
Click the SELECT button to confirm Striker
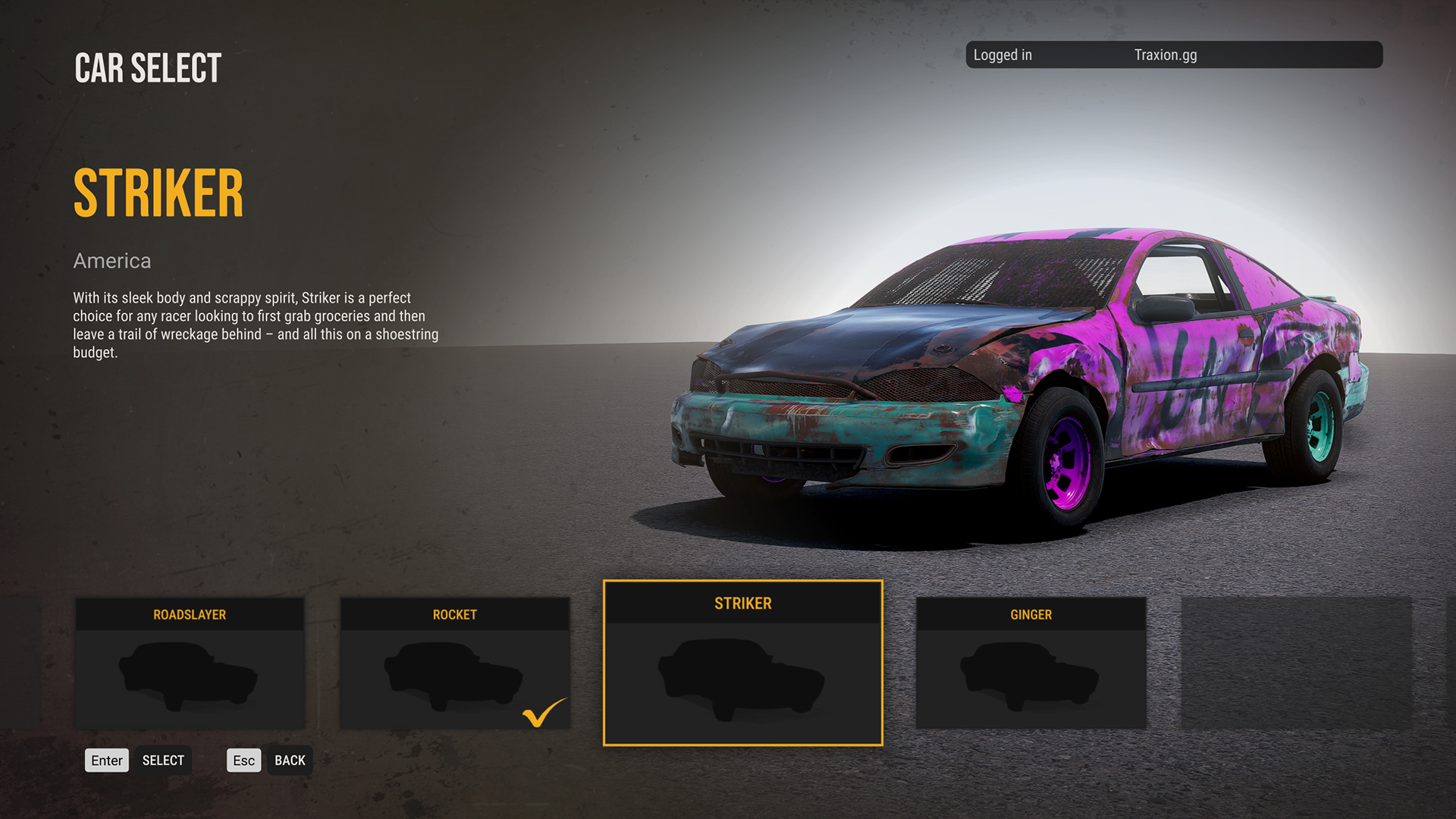click(163, 760)
